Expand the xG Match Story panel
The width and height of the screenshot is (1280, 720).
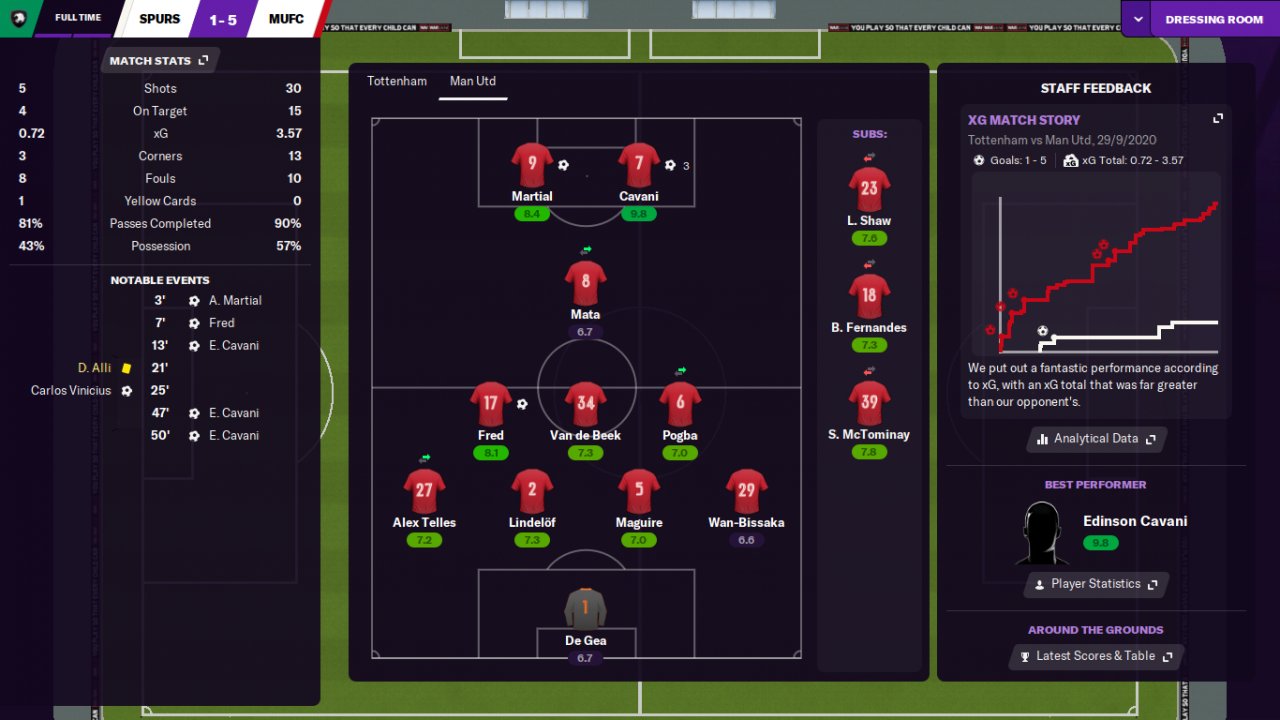tap(1218, 119)
